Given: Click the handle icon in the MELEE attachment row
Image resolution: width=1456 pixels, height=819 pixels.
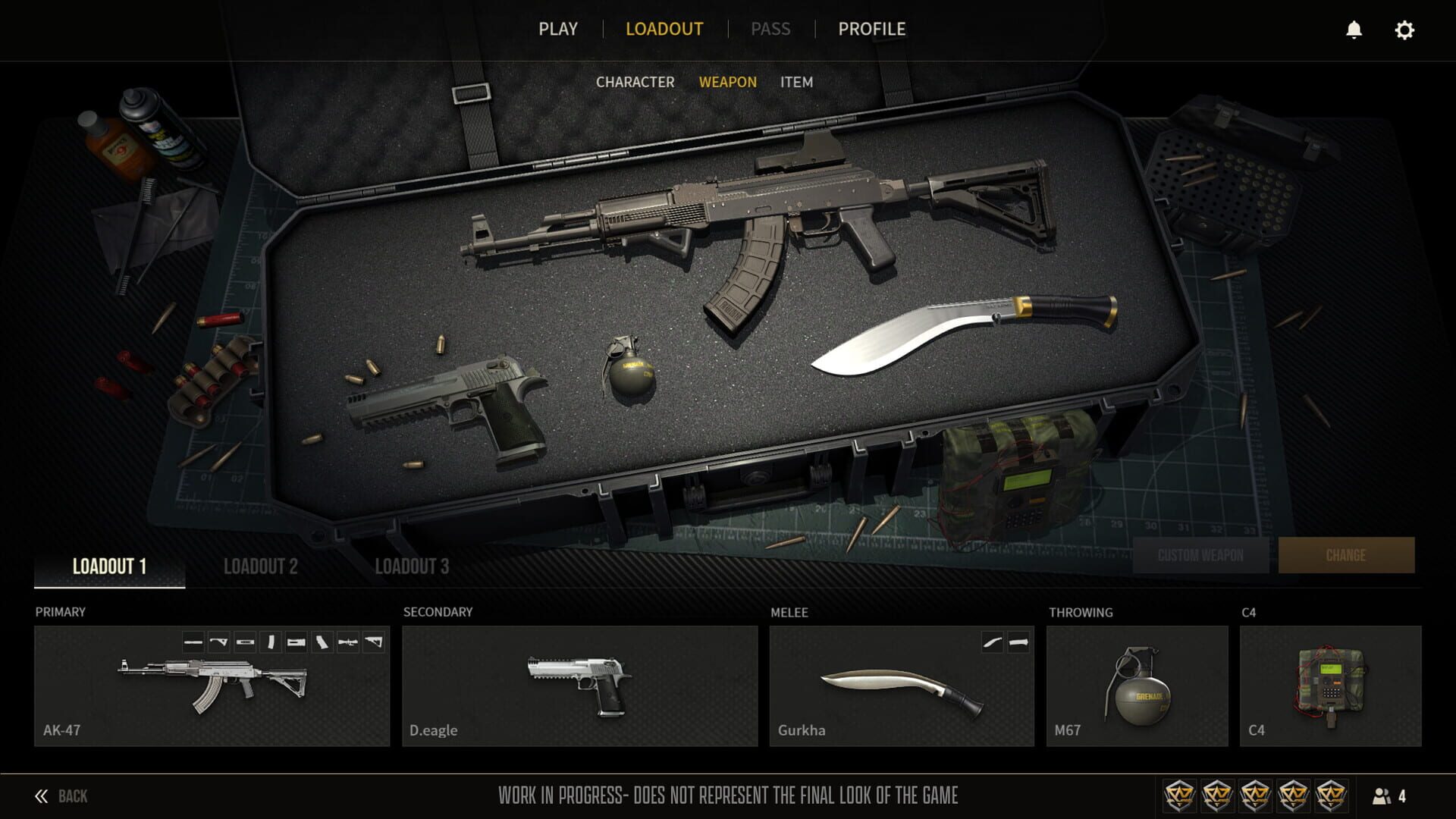Looking at the screenshot, I should pos(1018,643).
